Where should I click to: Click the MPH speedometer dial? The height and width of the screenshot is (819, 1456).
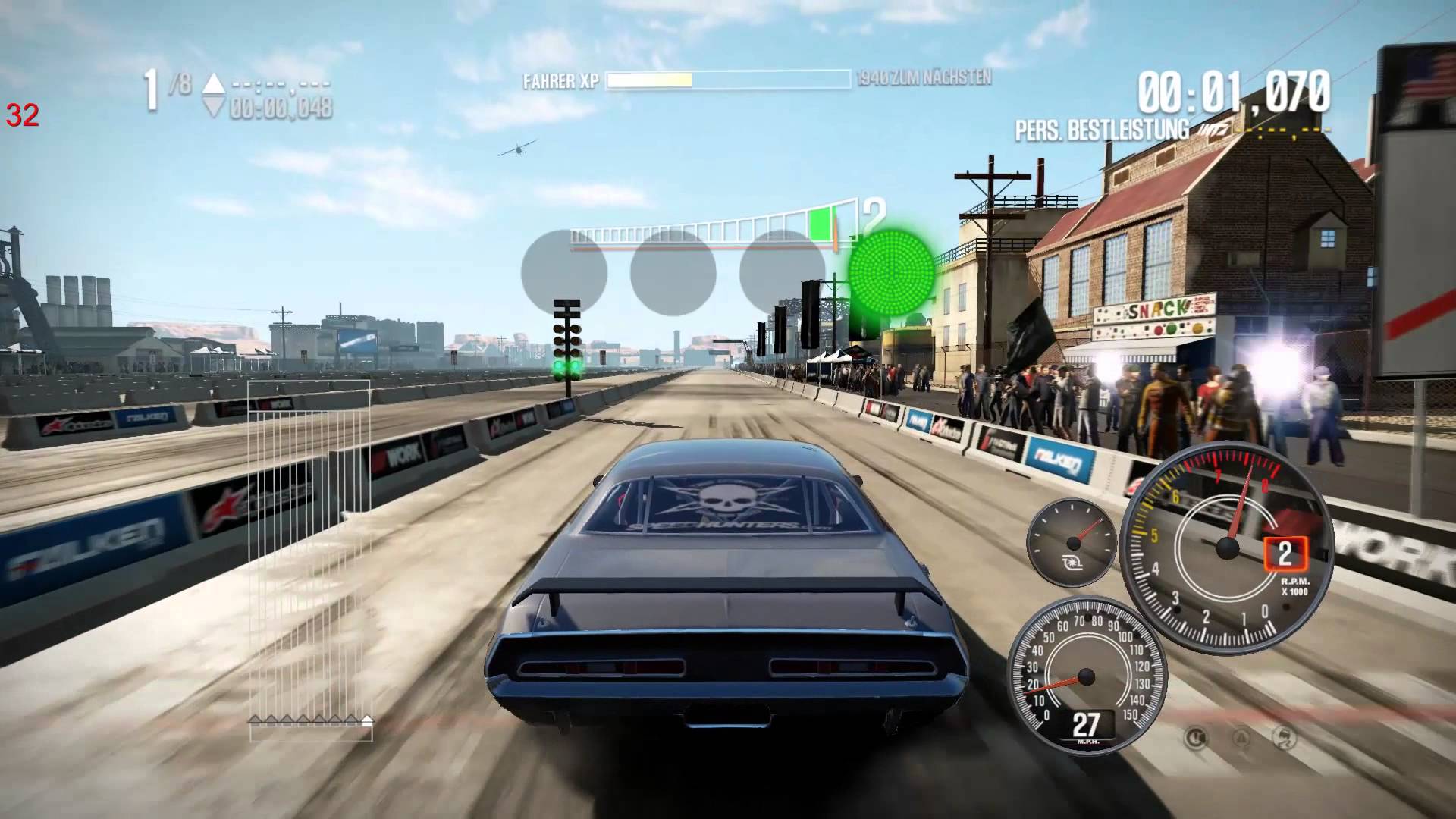1086,677
